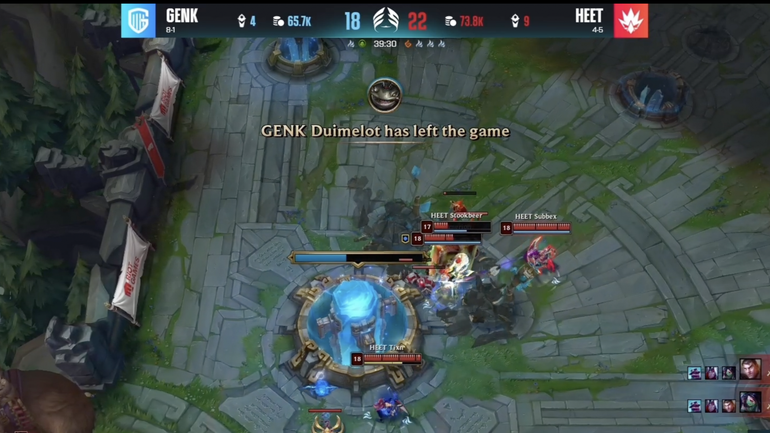This screenshot has width=770, height=433.
Task: Click the HEET team logo
Action: (x=630, y=20)
